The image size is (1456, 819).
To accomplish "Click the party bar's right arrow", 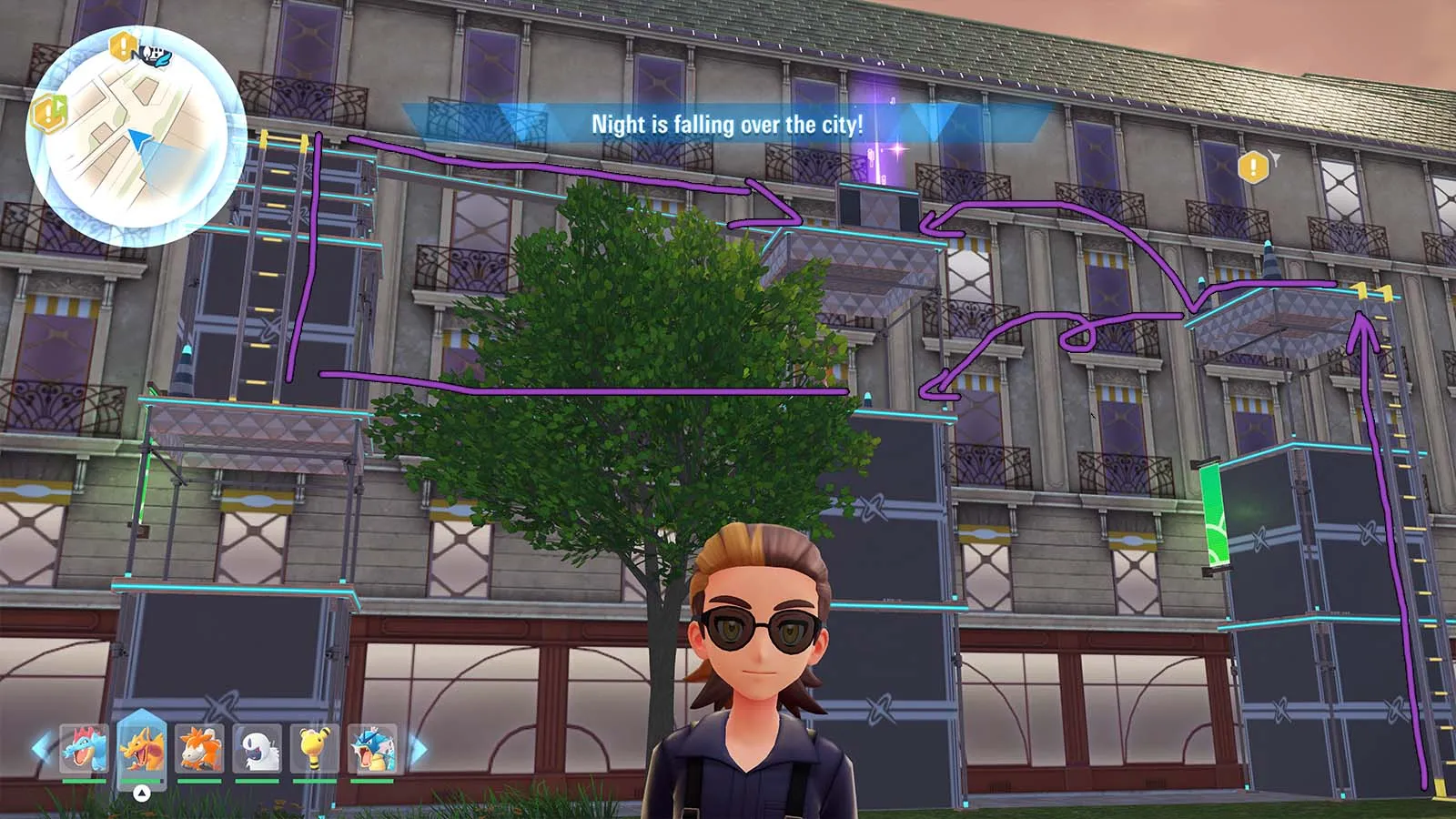I will 418,750.
